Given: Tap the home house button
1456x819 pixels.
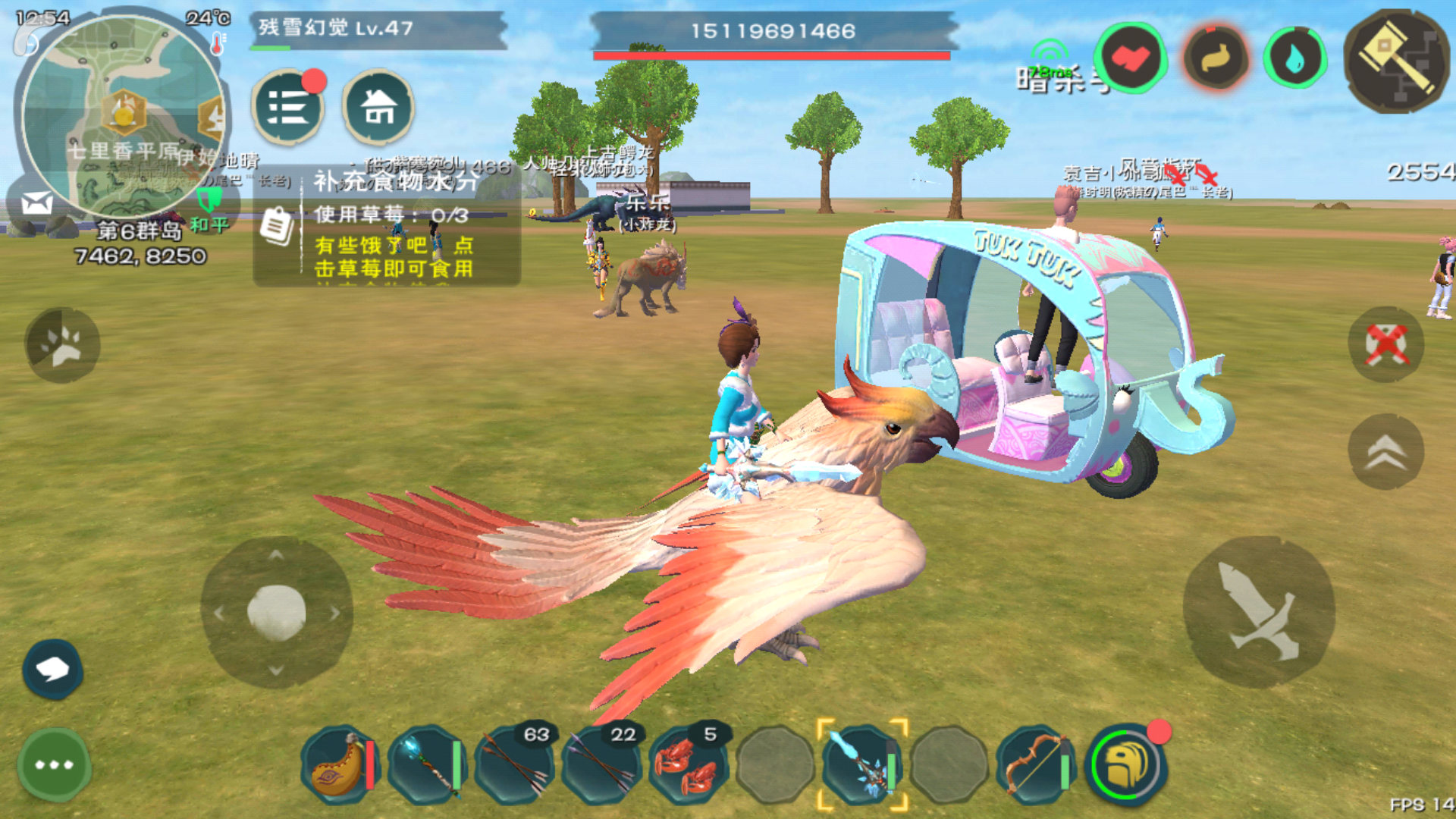Looking at the screenshot, I should 378,108.
